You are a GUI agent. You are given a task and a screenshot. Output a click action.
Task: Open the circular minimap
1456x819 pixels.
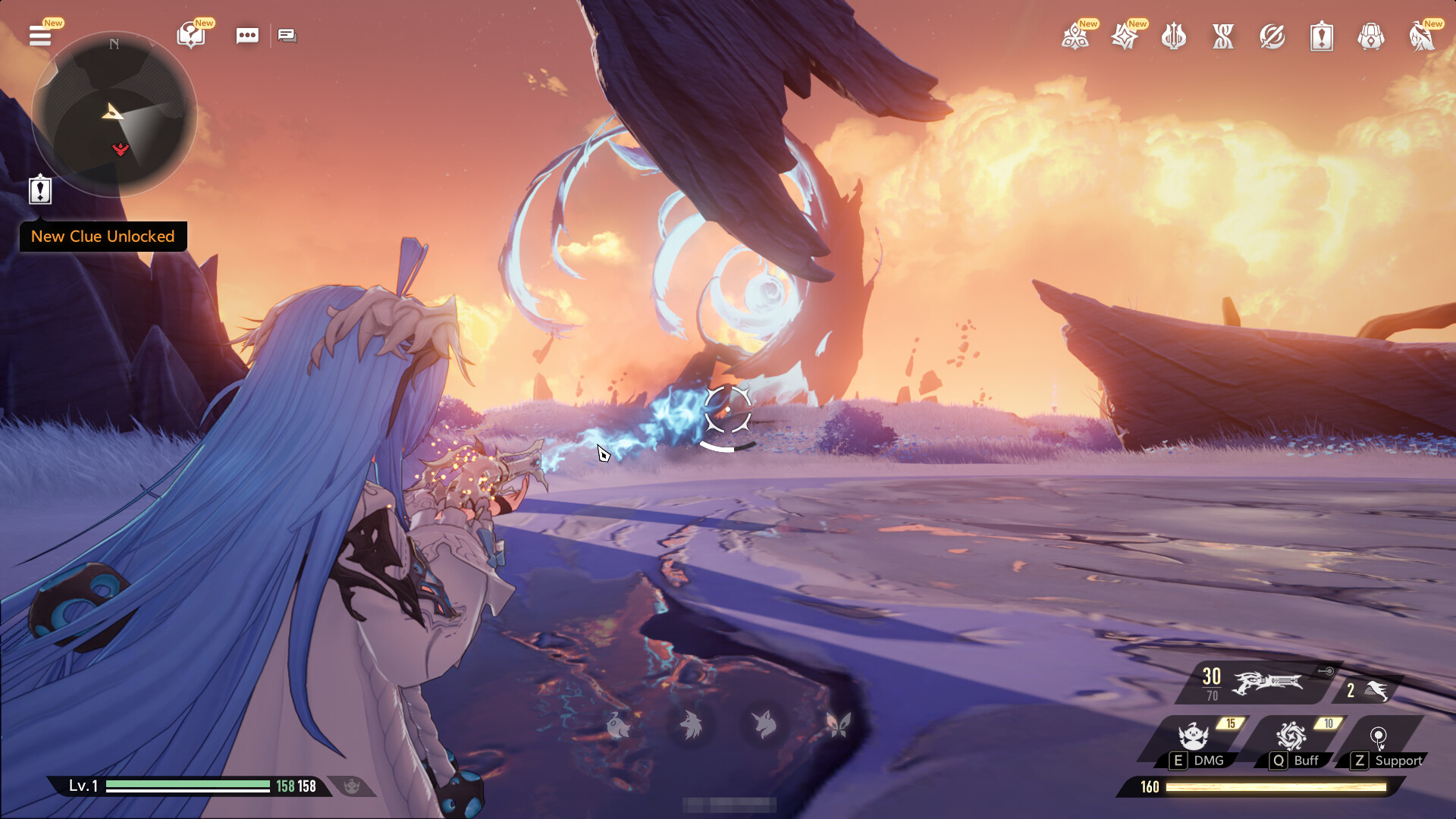114,114
